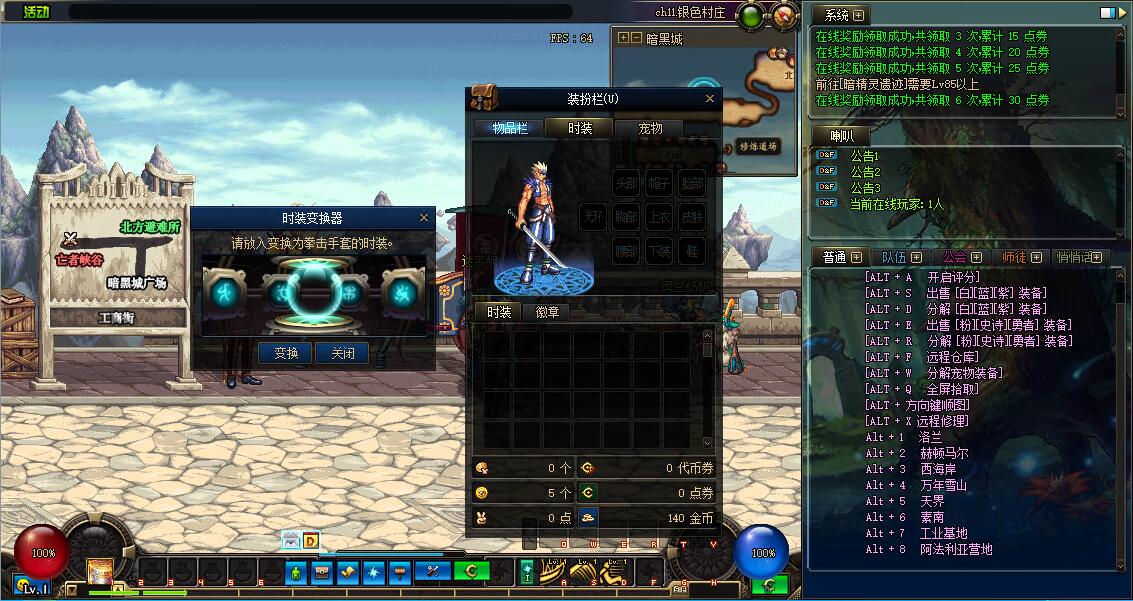This screenshot has width=1133, height=601.
Task: Click the 变换 transform button
Action: pos(286,353)
